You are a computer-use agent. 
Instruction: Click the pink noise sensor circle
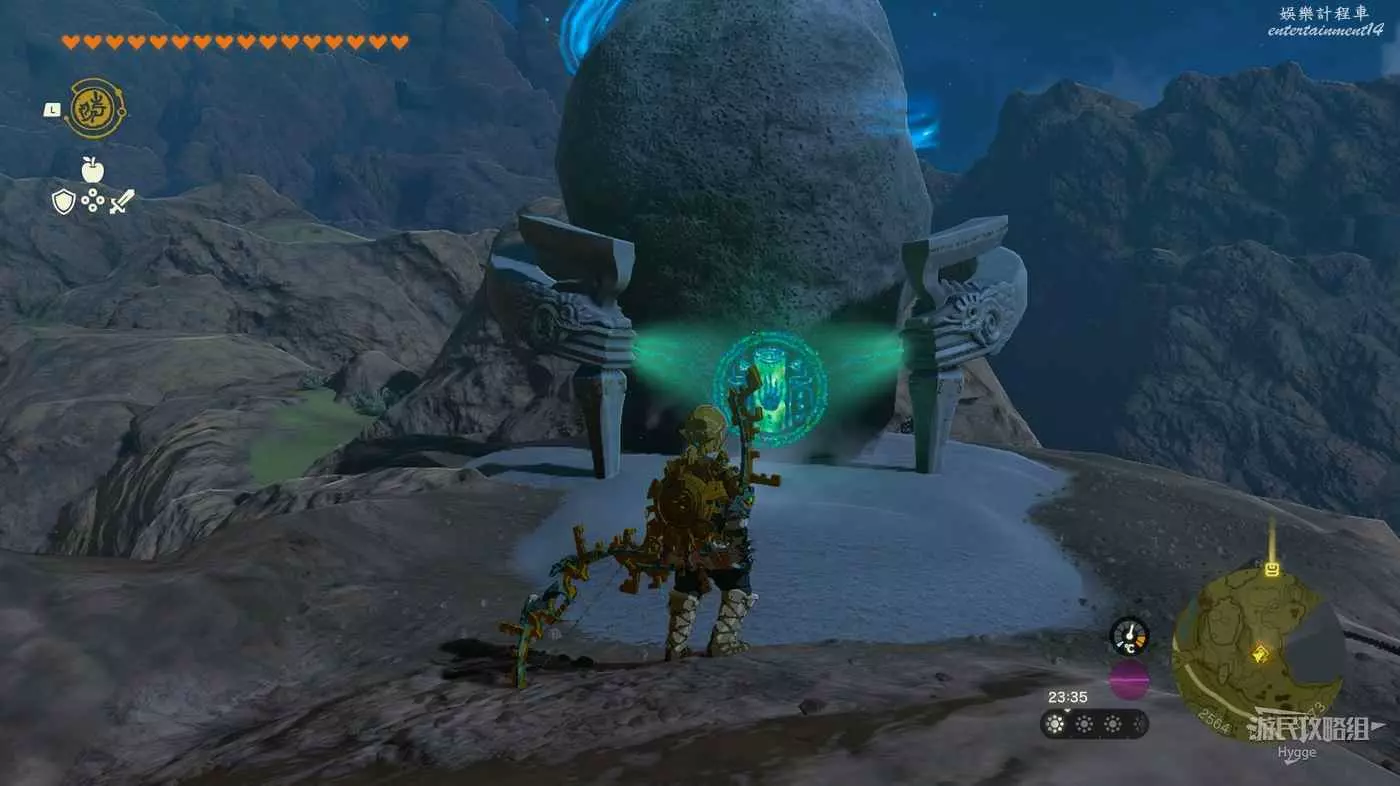[x=1129, y=680]
